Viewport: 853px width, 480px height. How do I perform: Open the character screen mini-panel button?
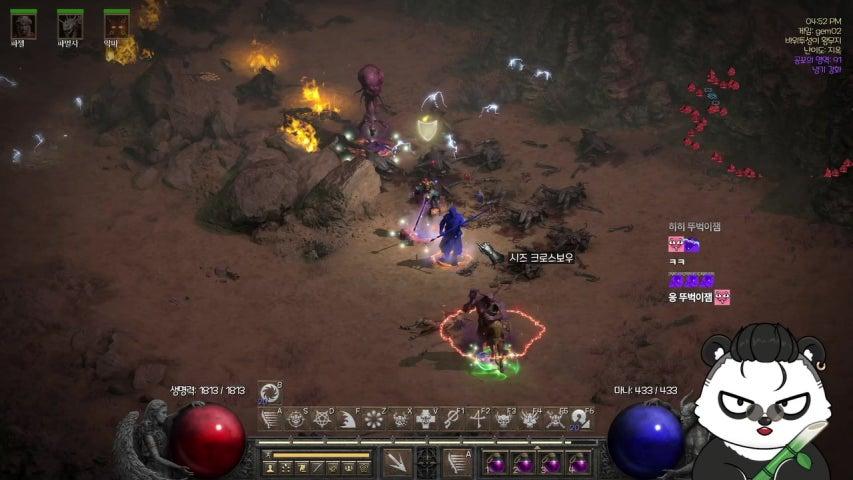[269, 467]
